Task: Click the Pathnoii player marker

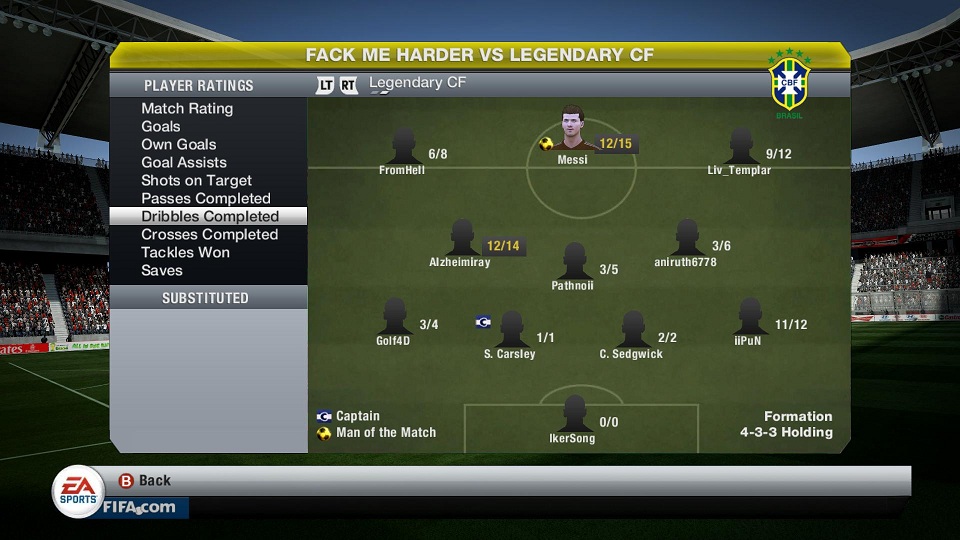Action: pyautogui.click(x=573, y=263)
